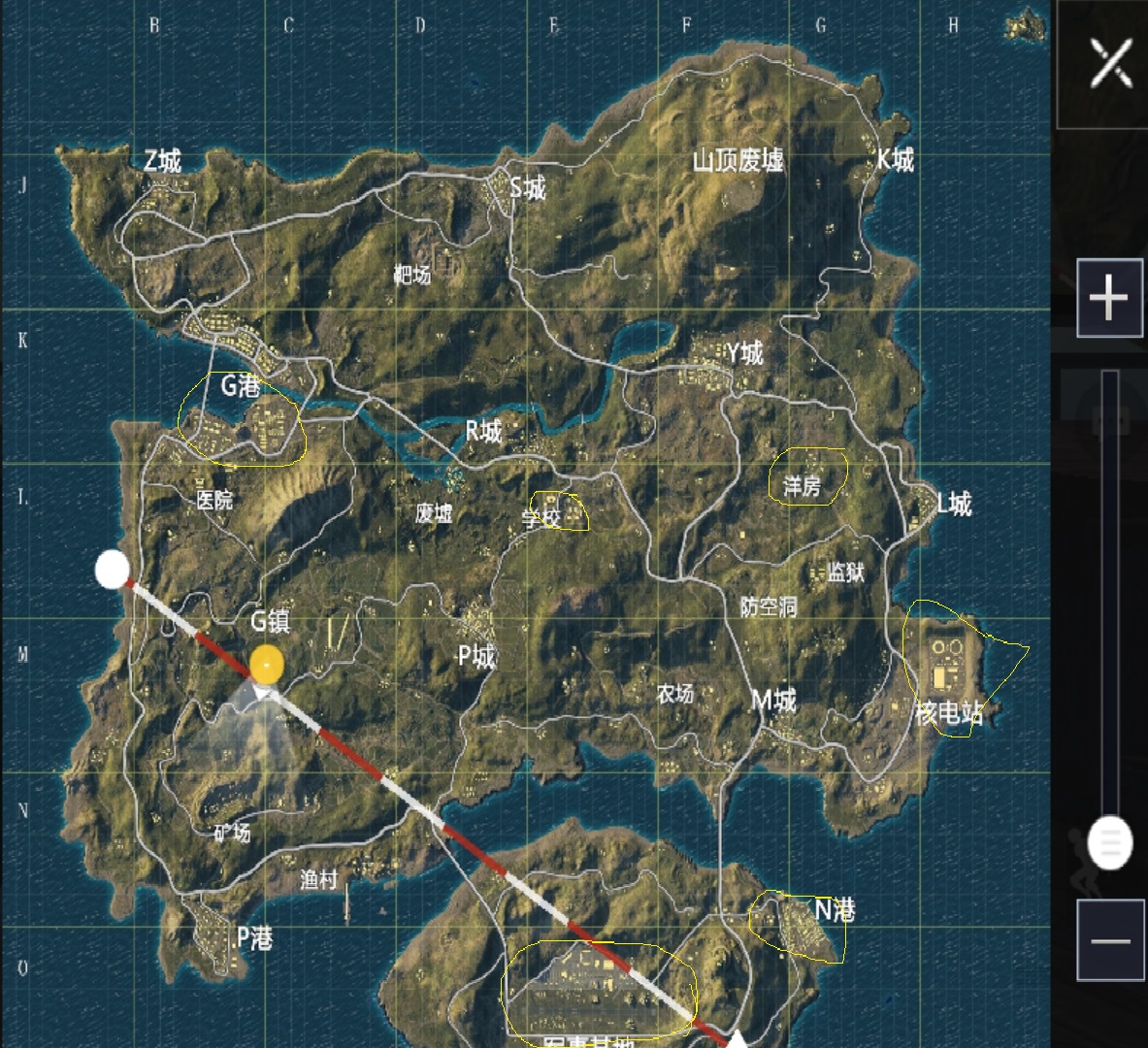This screenshot has height=1048, width=1148.
Task: Click the white flight path start point
Action: click(x=113, y=571)
